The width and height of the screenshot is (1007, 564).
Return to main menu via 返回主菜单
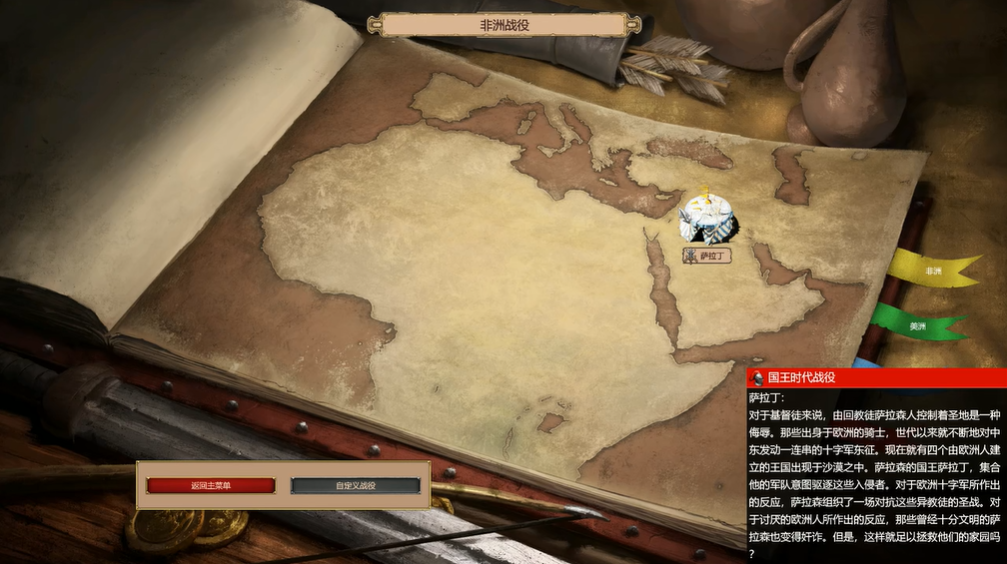coord(210,486)
